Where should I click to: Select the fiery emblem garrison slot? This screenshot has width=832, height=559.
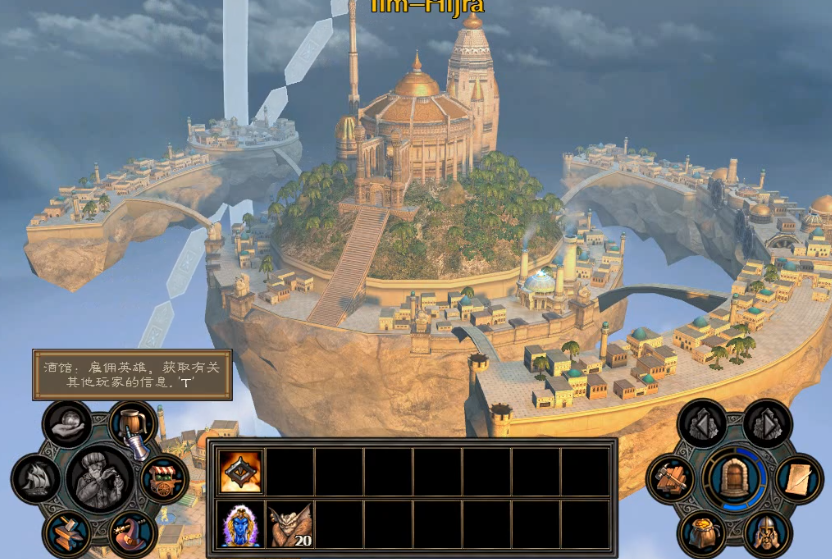pos(241,472)
